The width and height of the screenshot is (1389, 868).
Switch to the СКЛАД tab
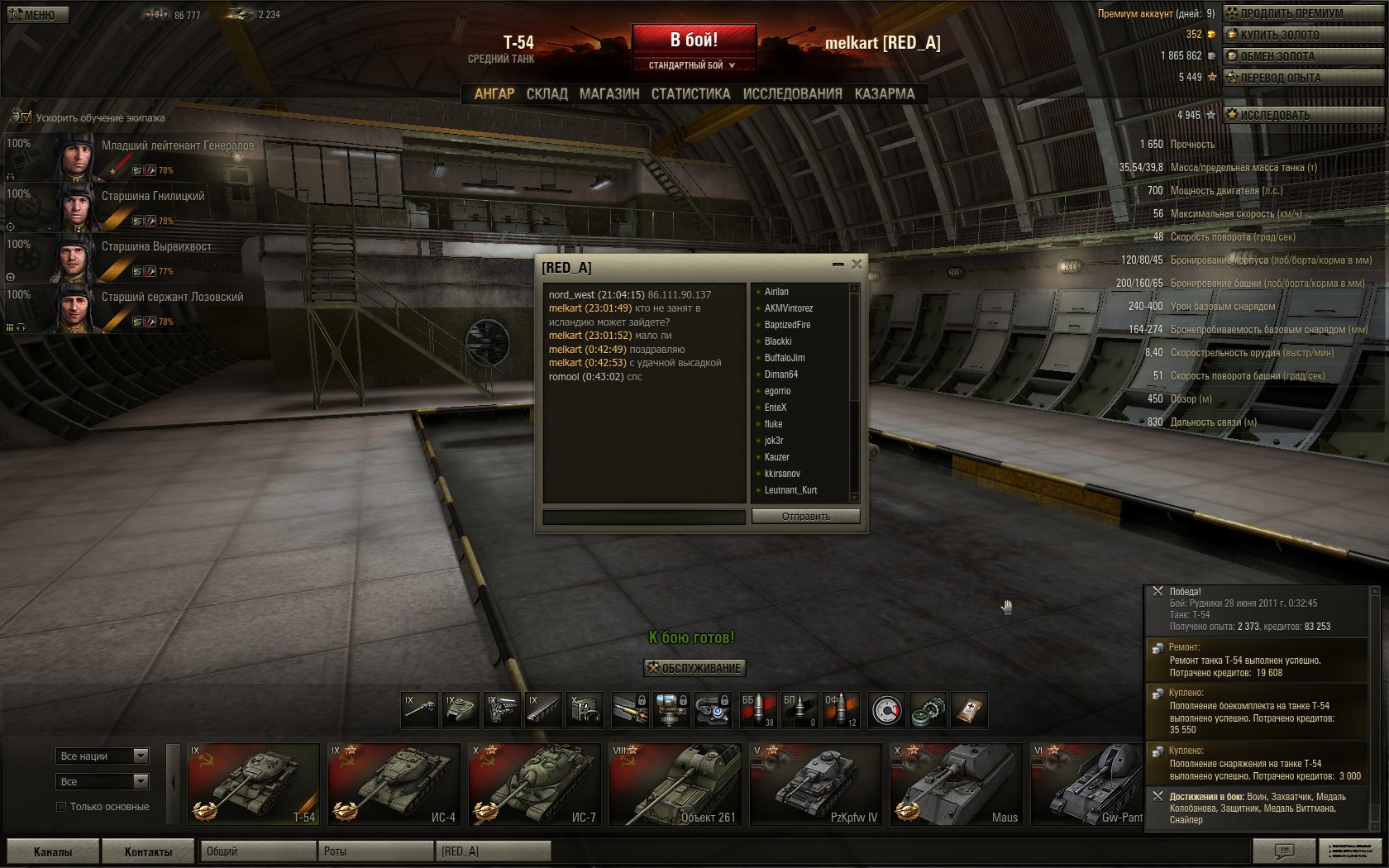pyautogui.click(x=547, y=94)
